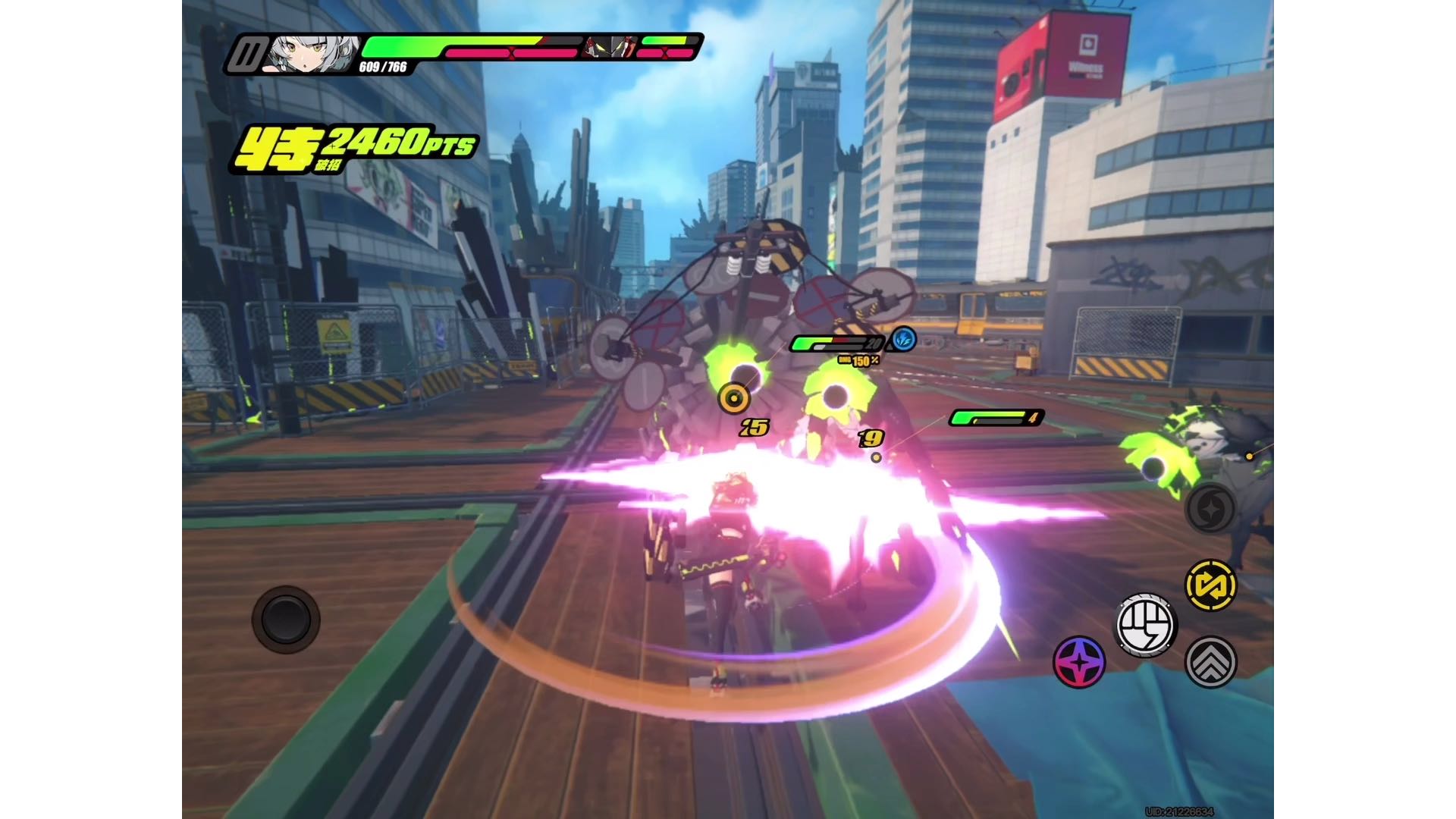Pause the game with the top-left button

(246, 55)
